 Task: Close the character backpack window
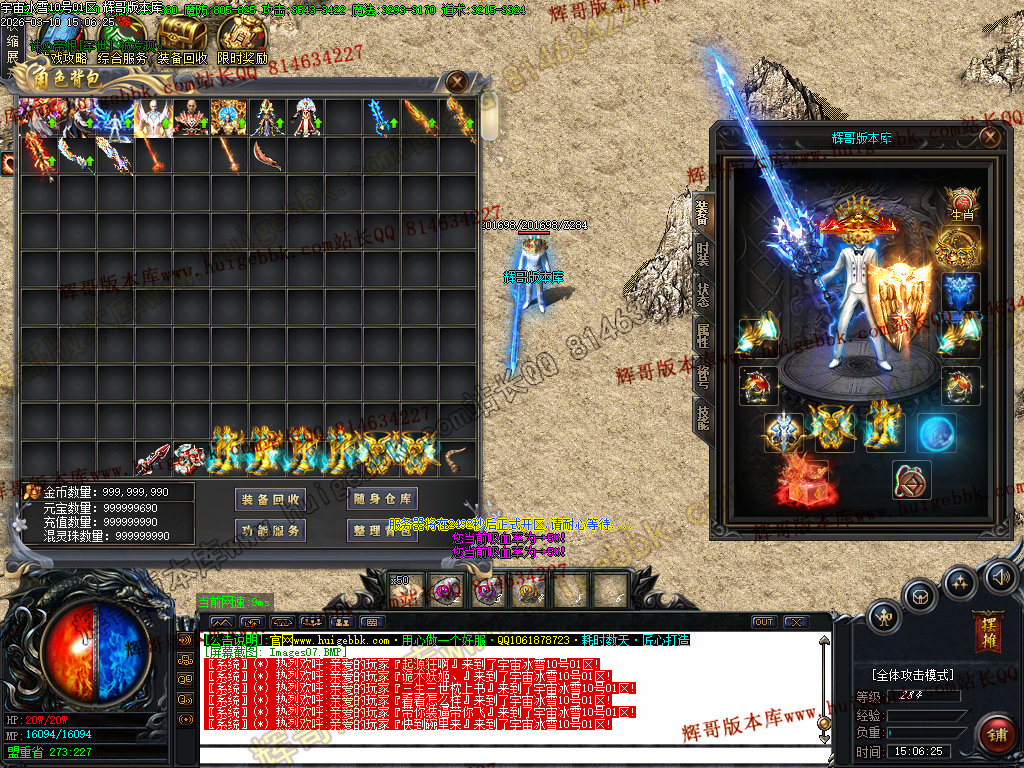(457, 82)
